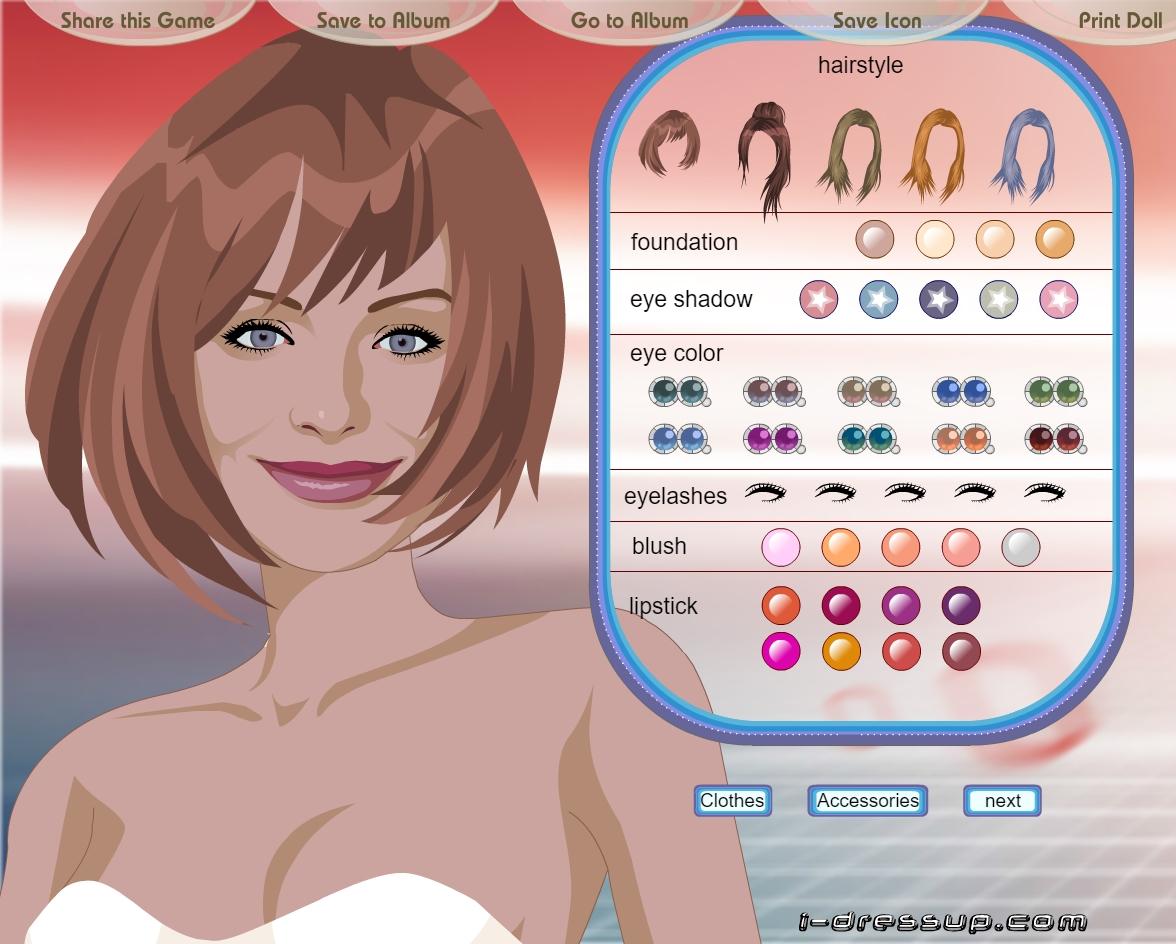Select the palest foundation shade
This screenshot has width=1176, height=944.
[935, 240]
